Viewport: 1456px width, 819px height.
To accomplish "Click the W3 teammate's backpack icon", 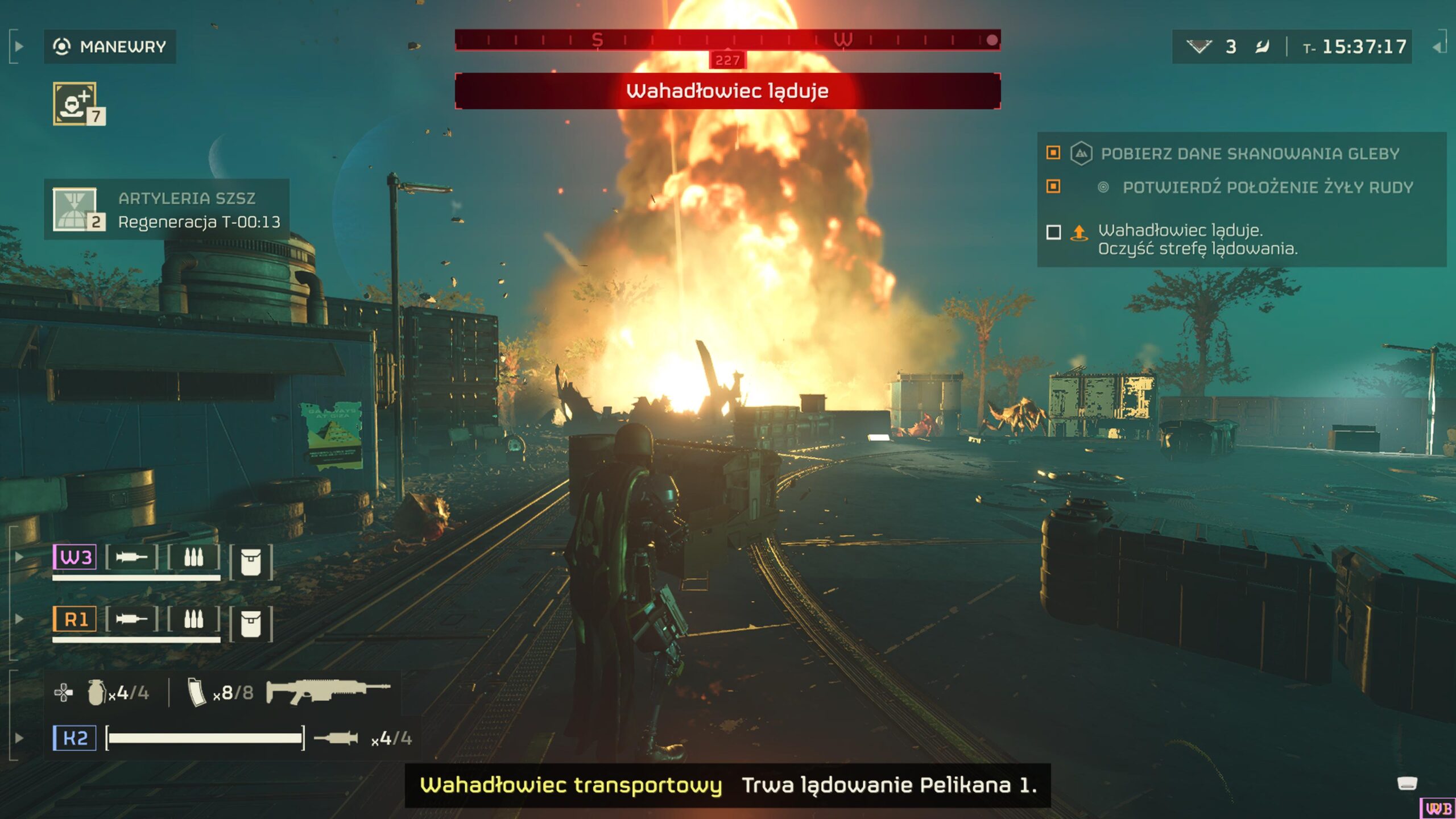I will 251,562.
